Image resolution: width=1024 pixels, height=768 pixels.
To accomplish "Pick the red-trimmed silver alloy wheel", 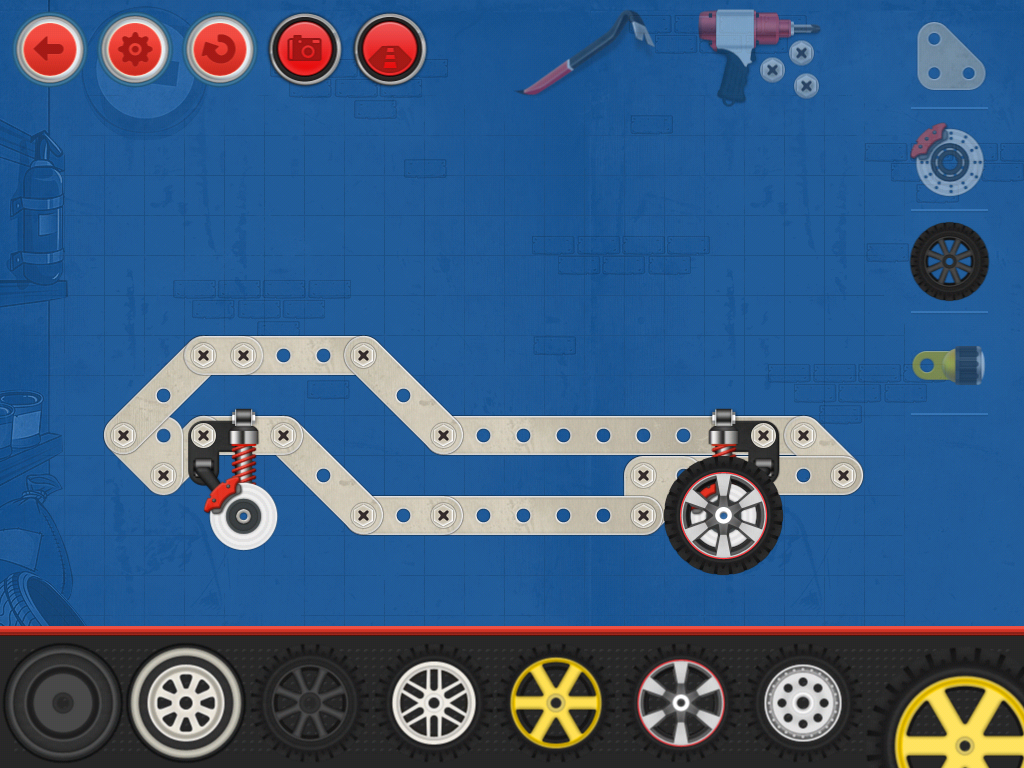I will coord(680,702).
